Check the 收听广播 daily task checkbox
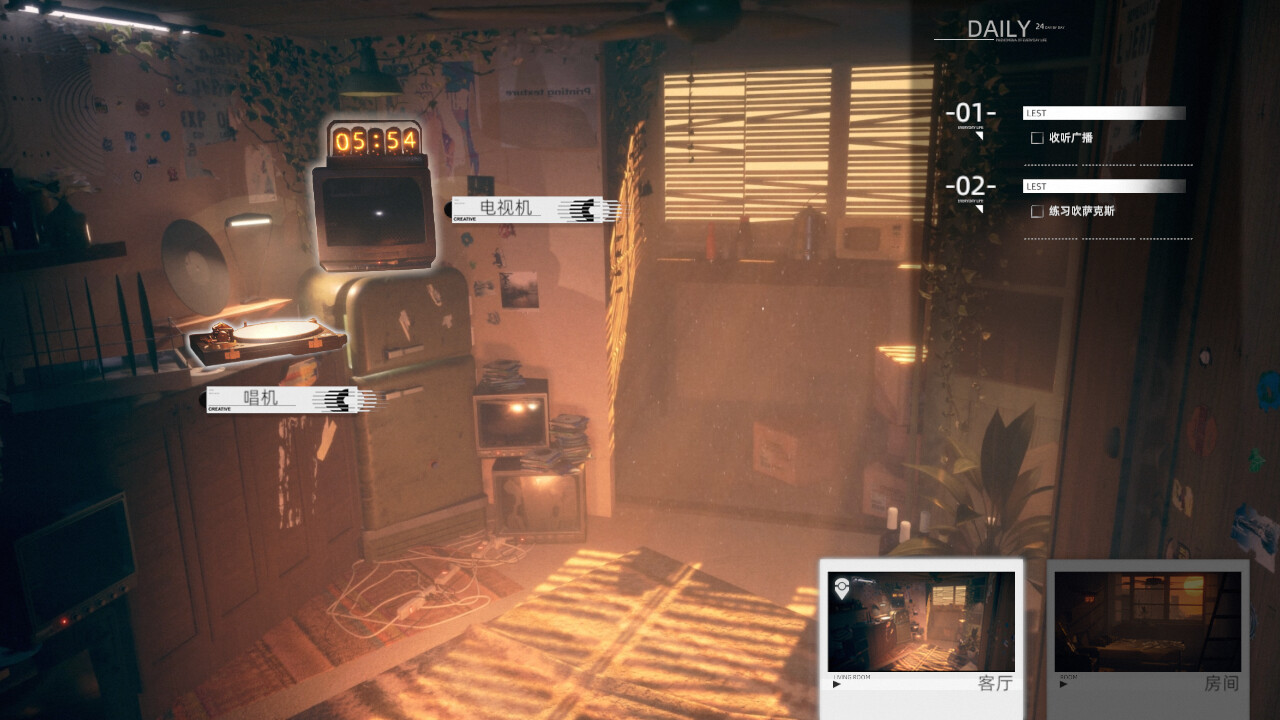The height and width of the screenshot is (720, 1280). point(1037,137)
